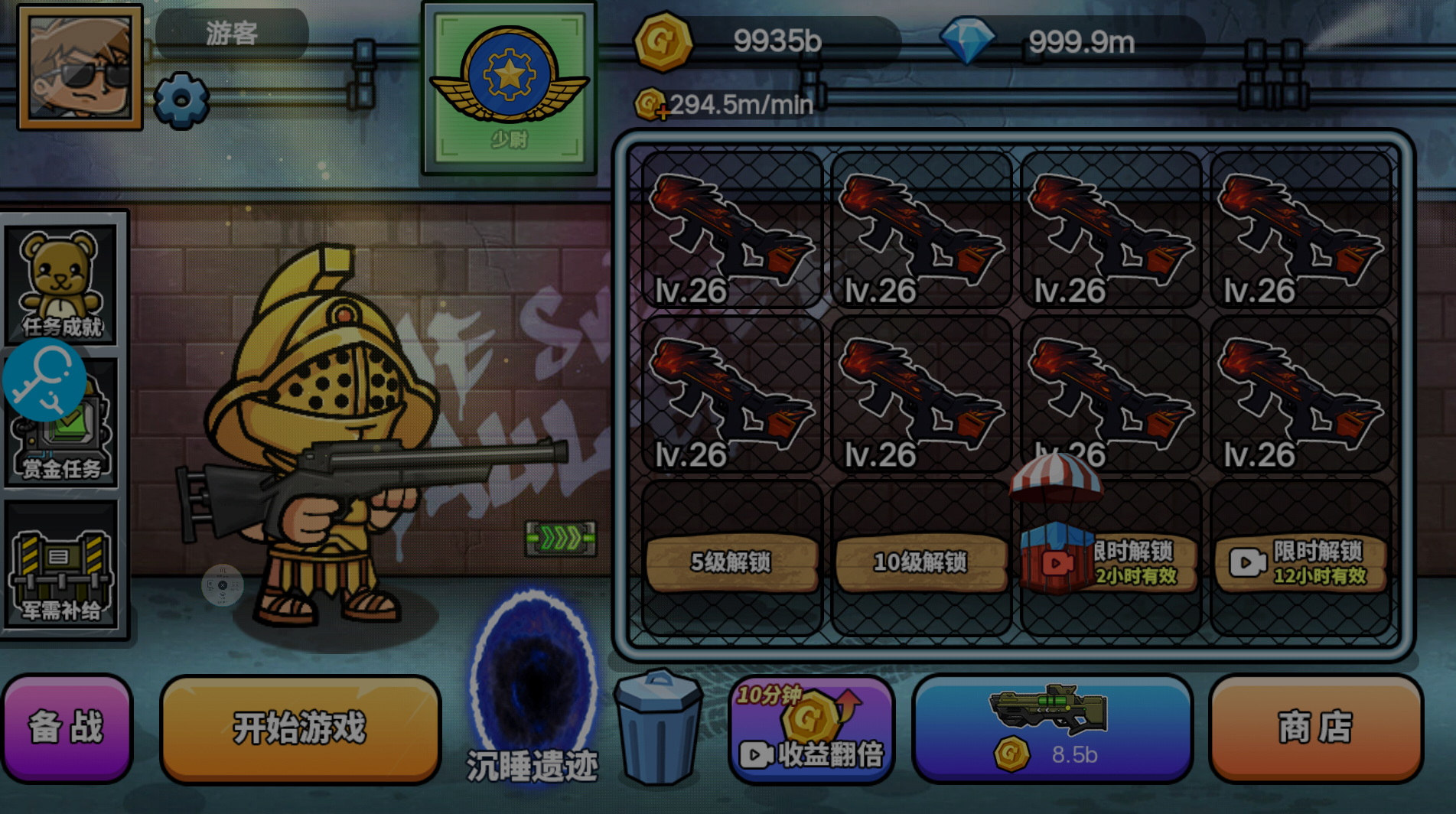Click the green arrow chevron button
Screen dimensions: 1456x814
coord(561,539)
